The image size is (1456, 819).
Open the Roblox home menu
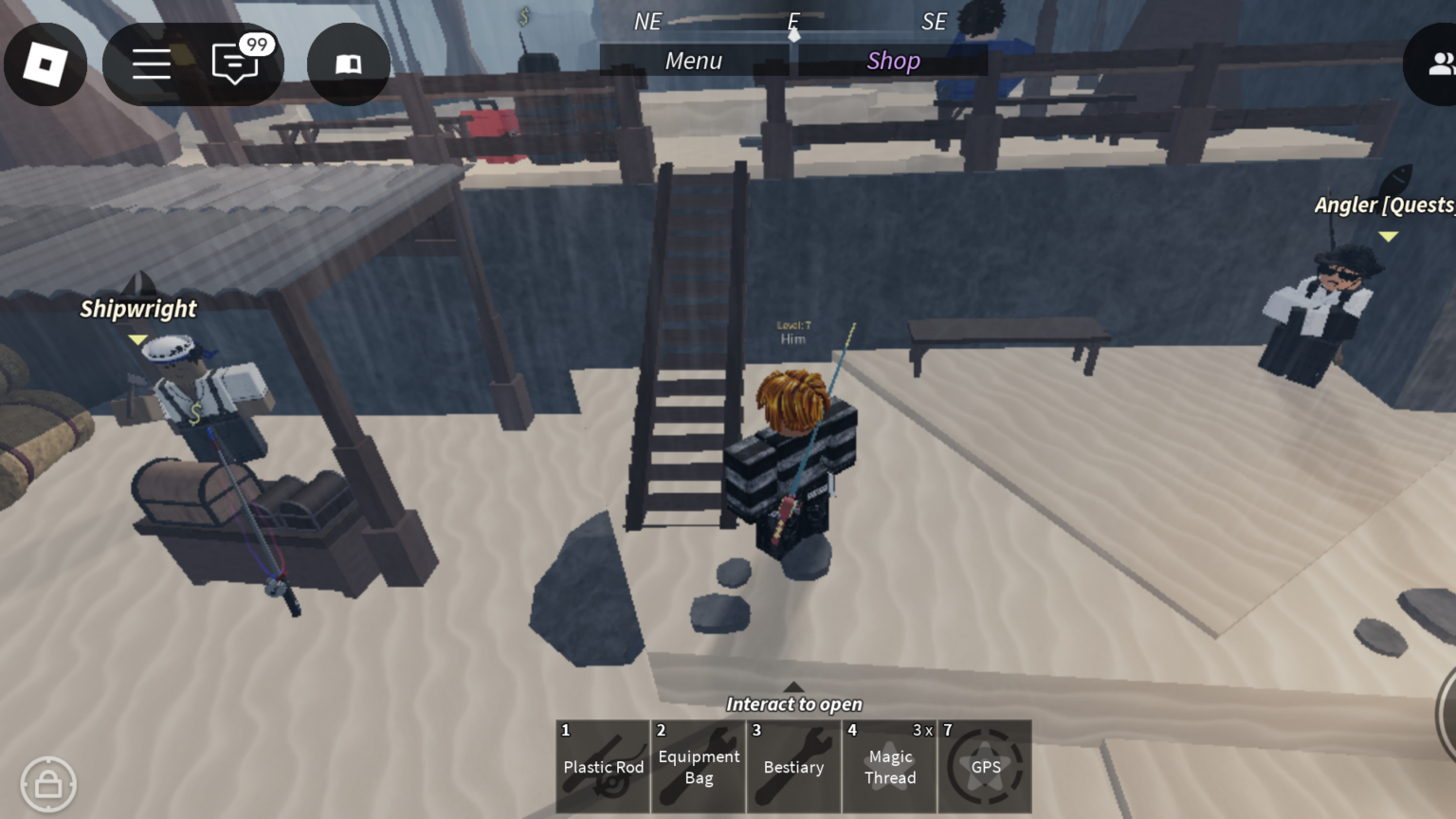click(x=45, y=64)
